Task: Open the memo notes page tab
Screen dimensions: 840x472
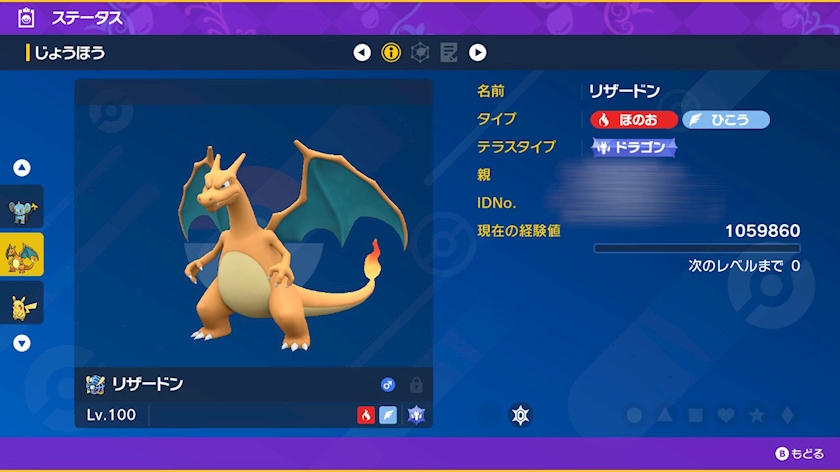Action: (449, 53)
